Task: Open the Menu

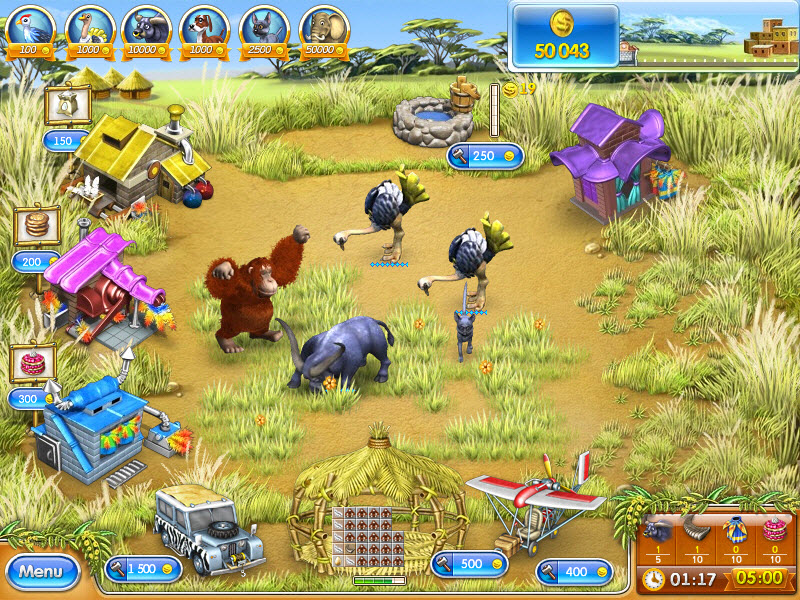Action: click(42, 571)
